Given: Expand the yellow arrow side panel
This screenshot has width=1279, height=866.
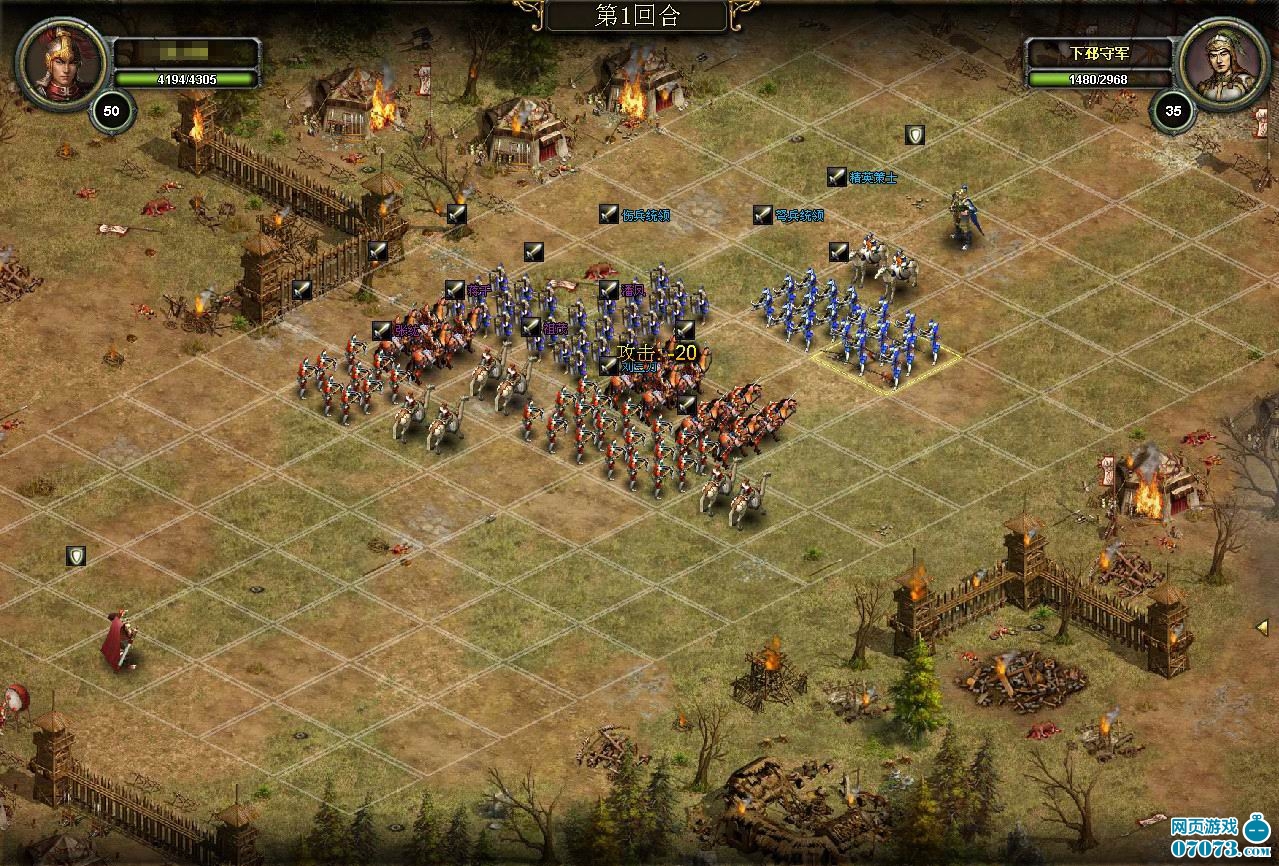Looking at the screenshot, I should pyautogui.click(x=1262, y=627).
